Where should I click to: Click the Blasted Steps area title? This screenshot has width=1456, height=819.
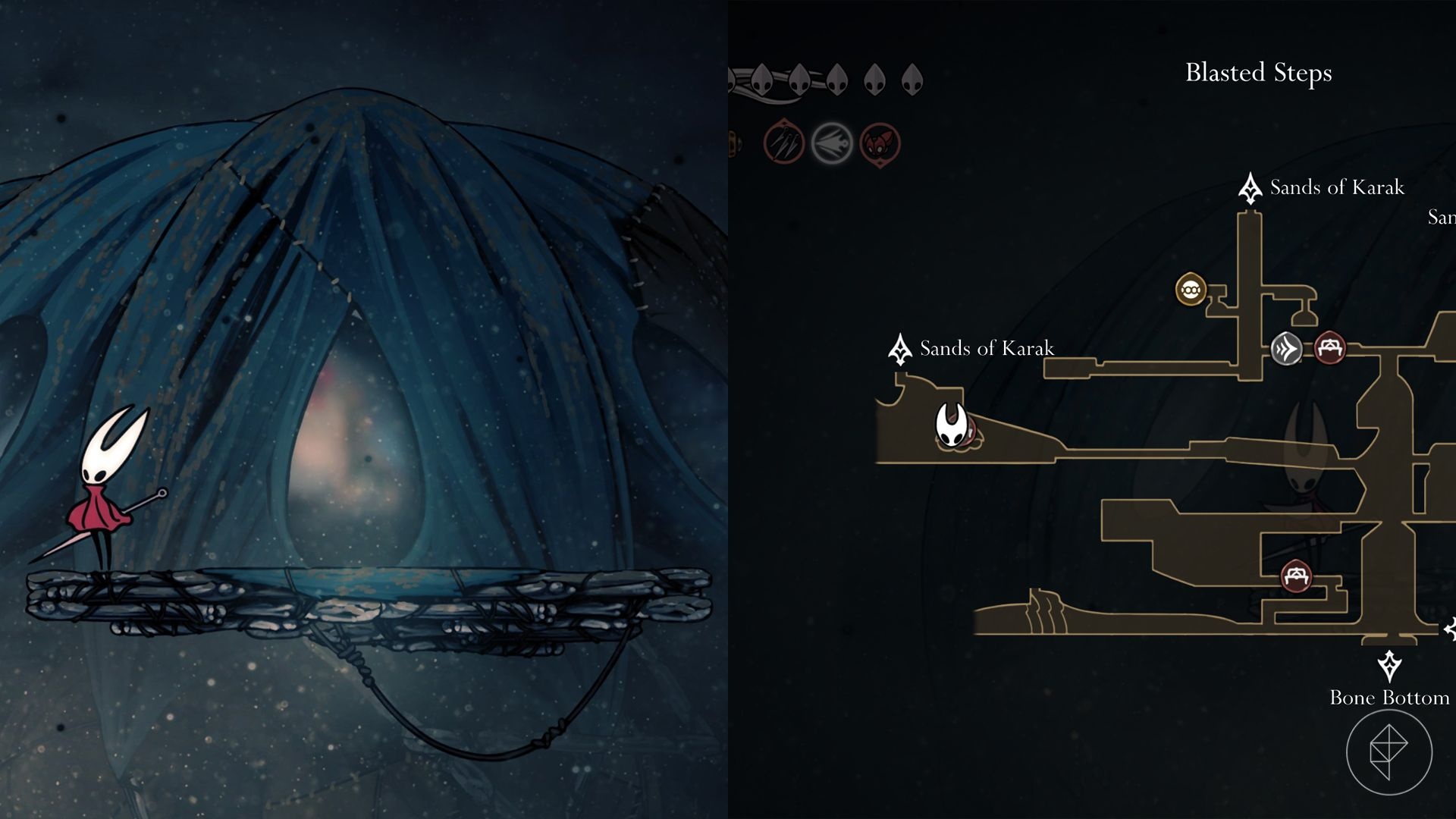click(x=1258, y=73)
